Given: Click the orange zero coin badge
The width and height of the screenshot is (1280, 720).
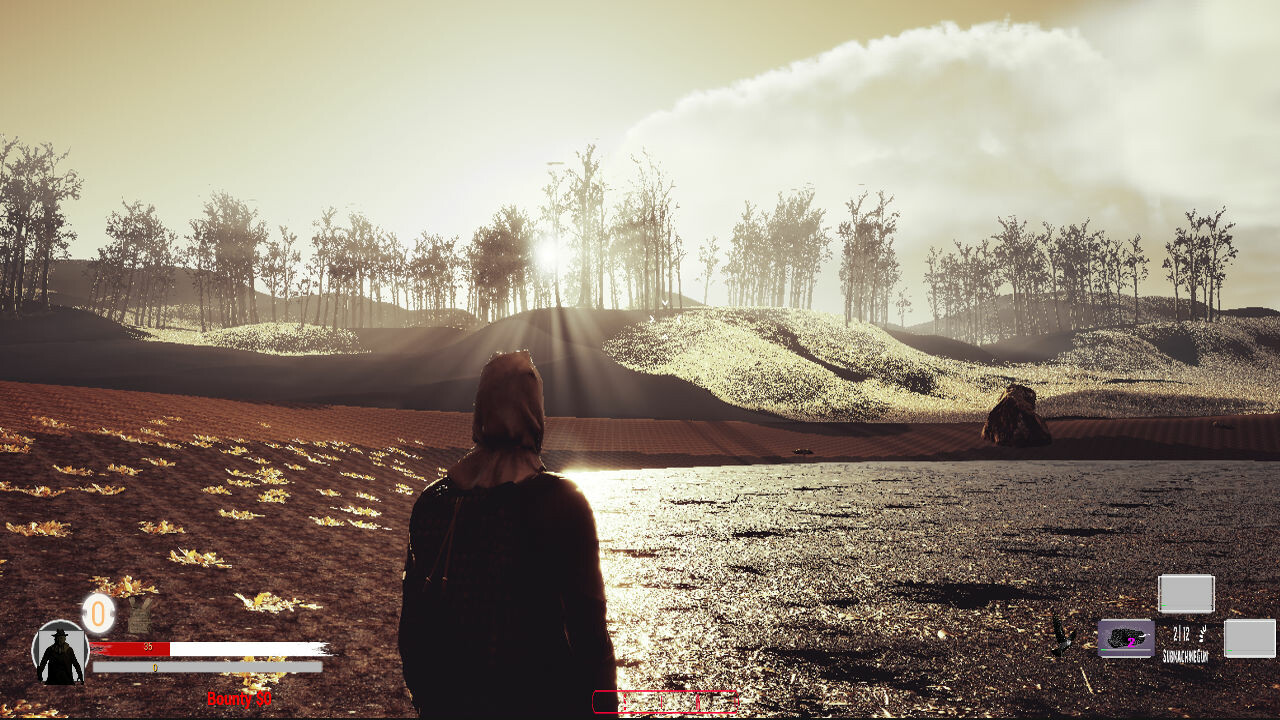Looking at the screenshot, I should coord(98,612).
